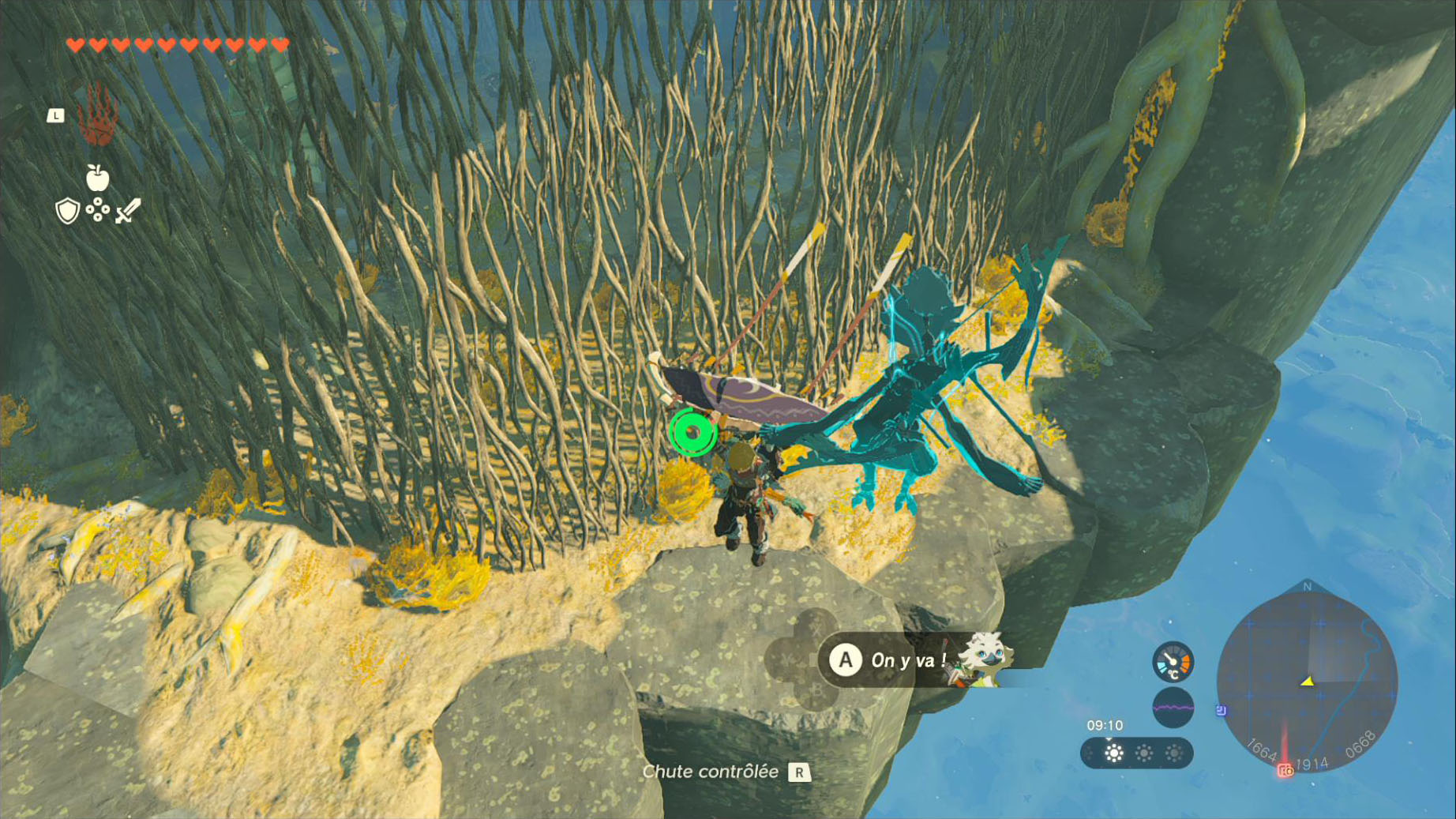Click the purple noise meter icon

click(x=1173, y=708)
